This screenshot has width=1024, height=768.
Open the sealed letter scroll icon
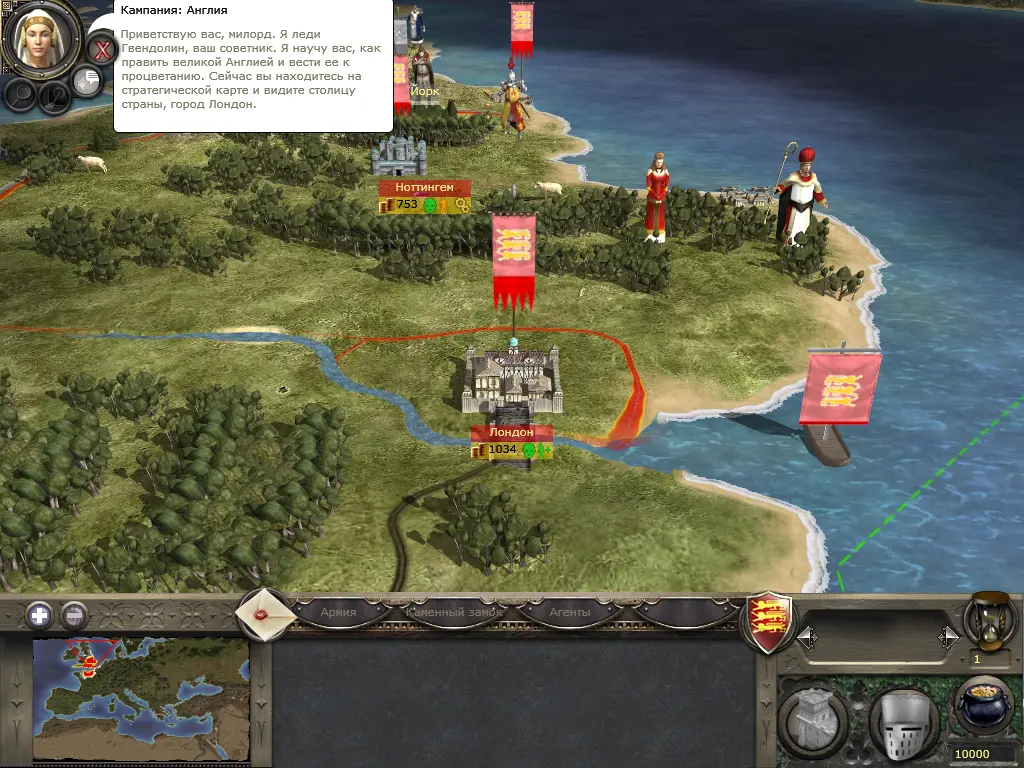tap(264, 613)
